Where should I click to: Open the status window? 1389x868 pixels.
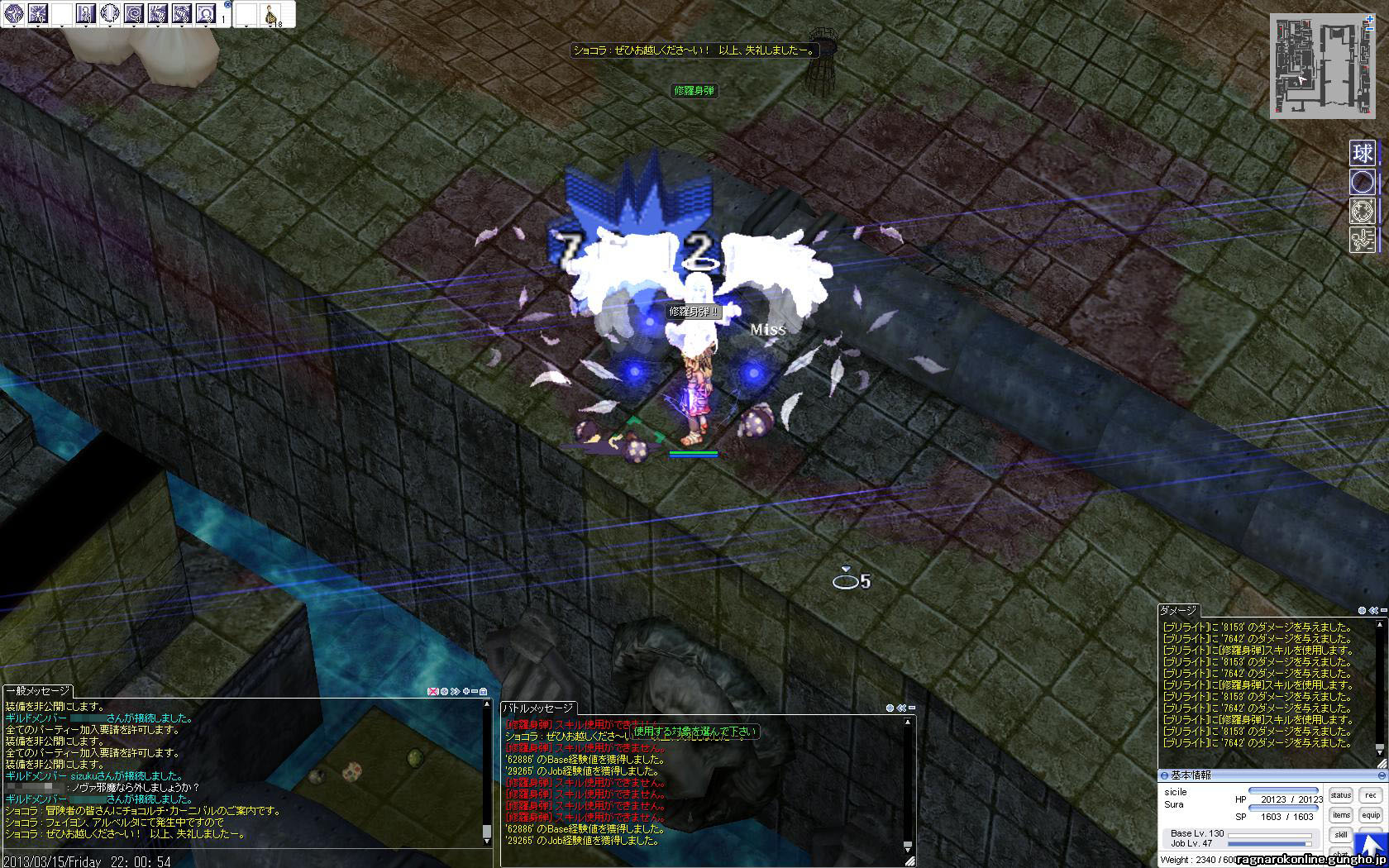click(x=1340, y=795)
